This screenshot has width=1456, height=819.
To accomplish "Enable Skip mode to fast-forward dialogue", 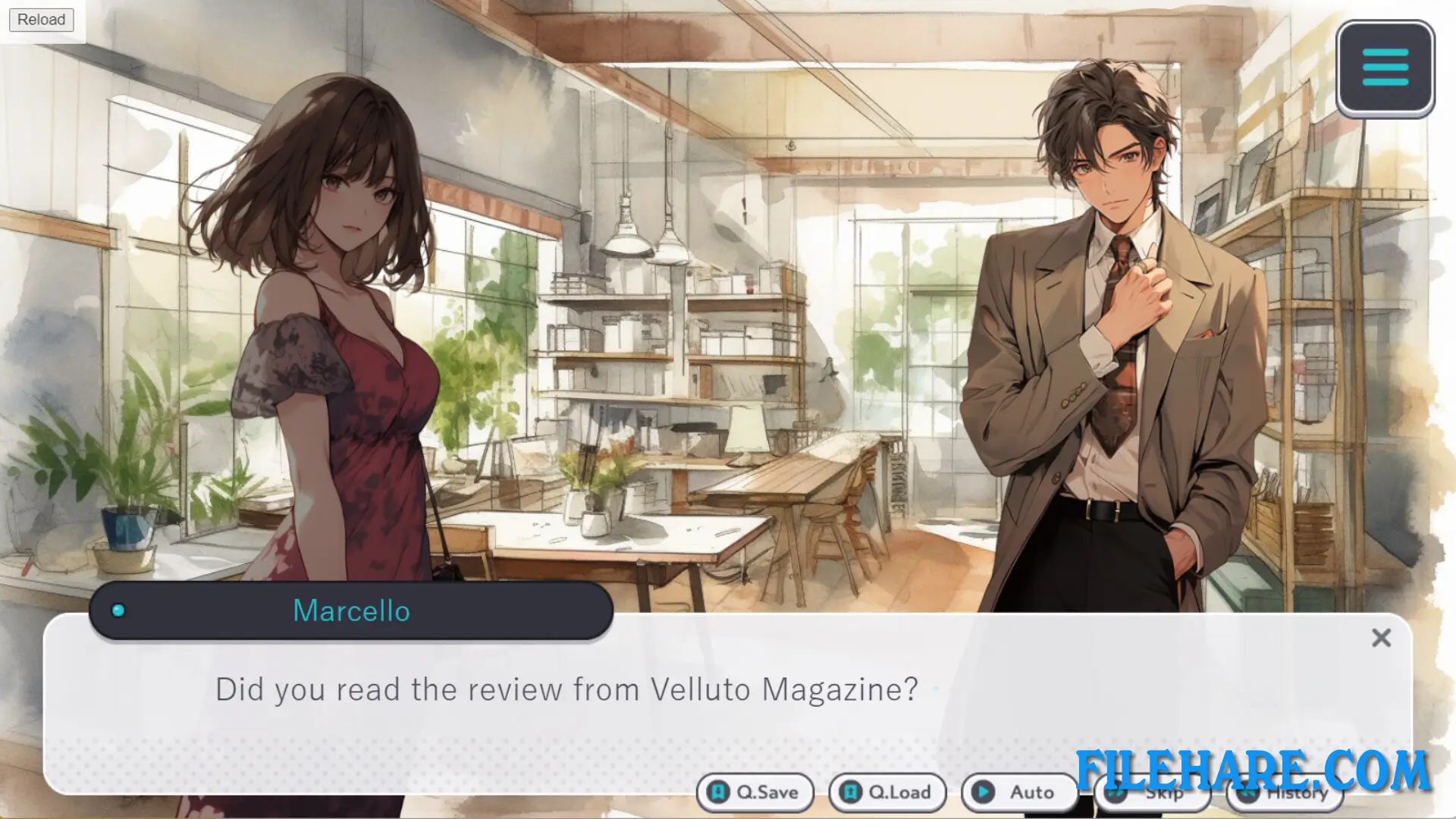I will 1153,792.
